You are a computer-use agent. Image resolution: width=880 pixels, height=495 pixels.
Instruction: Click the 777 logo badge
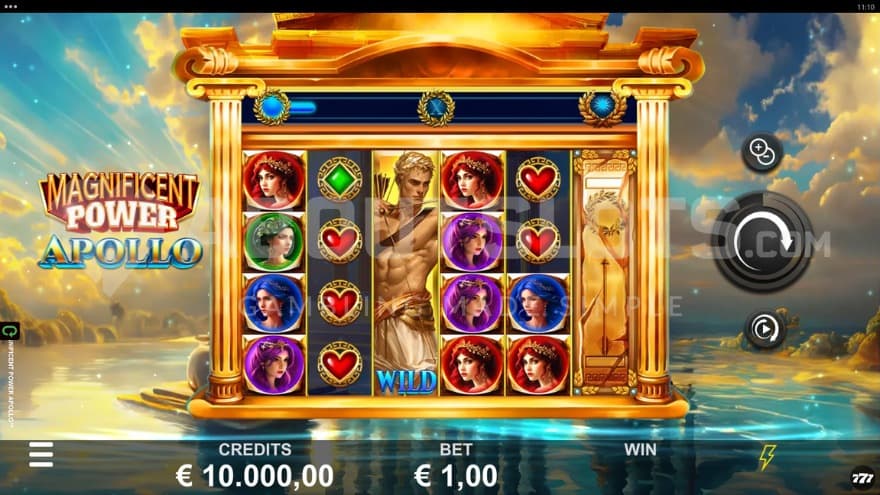861,478
